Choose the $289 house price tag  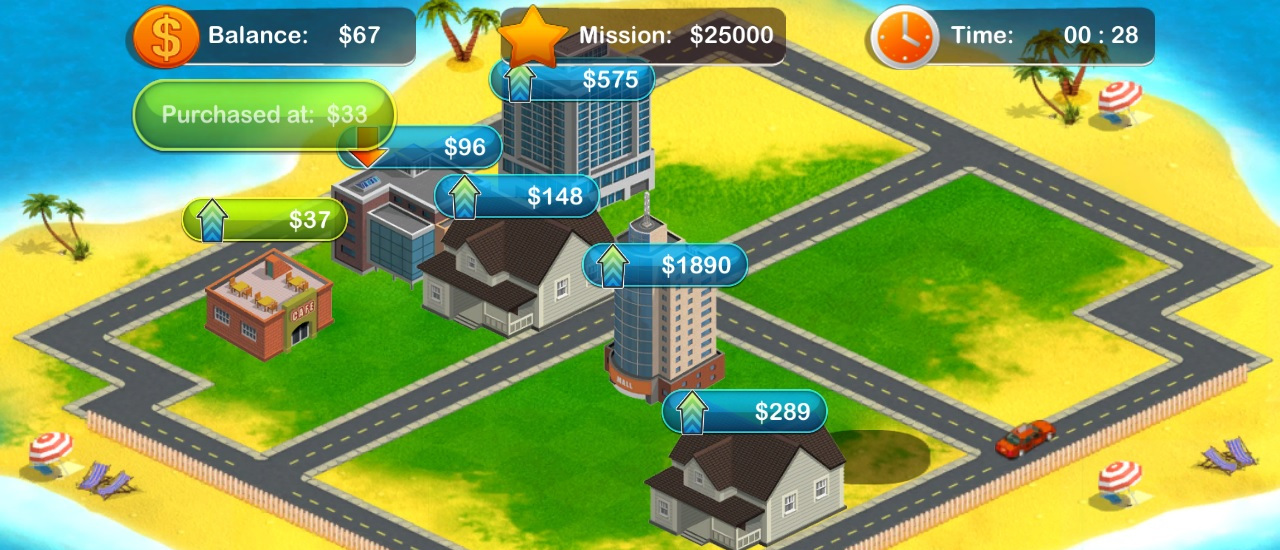pyautogui.click(x=744, y=412)
